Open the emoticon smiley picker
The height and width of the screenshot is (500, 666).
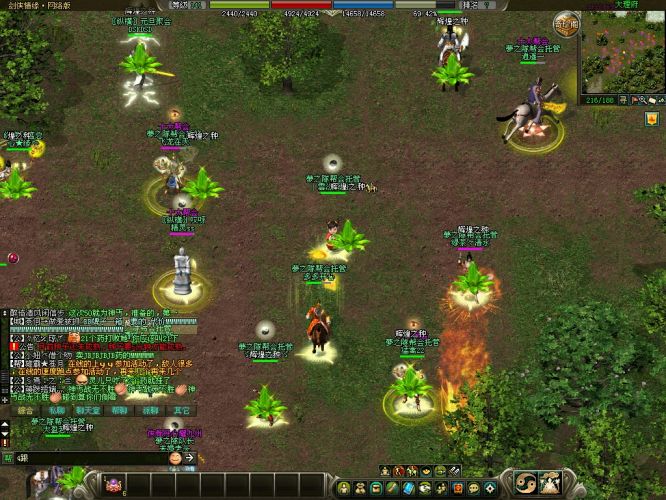(175, 457)
